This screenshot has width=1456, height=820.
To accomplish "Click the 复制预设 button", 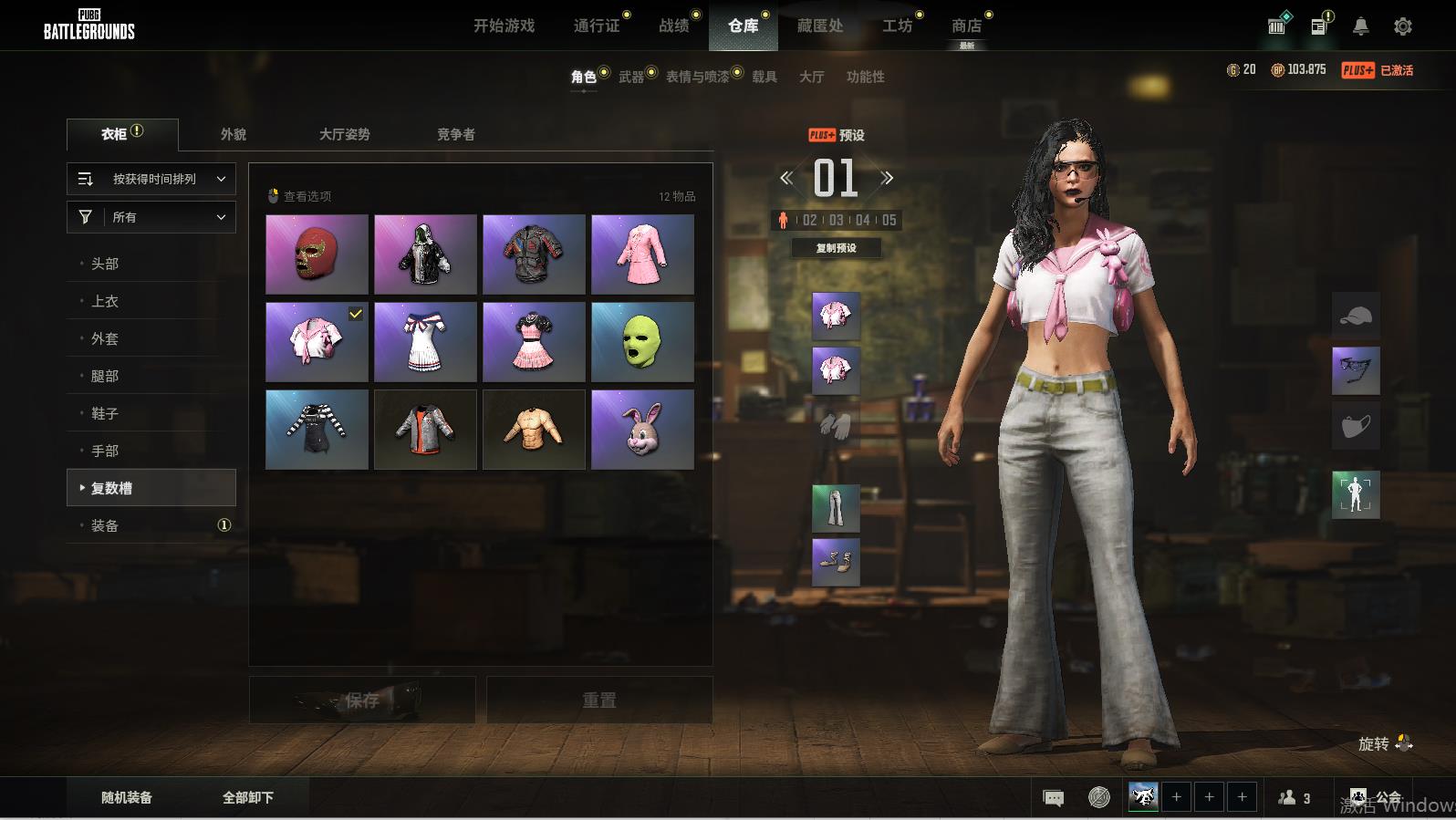I will [x=836, y=248].
